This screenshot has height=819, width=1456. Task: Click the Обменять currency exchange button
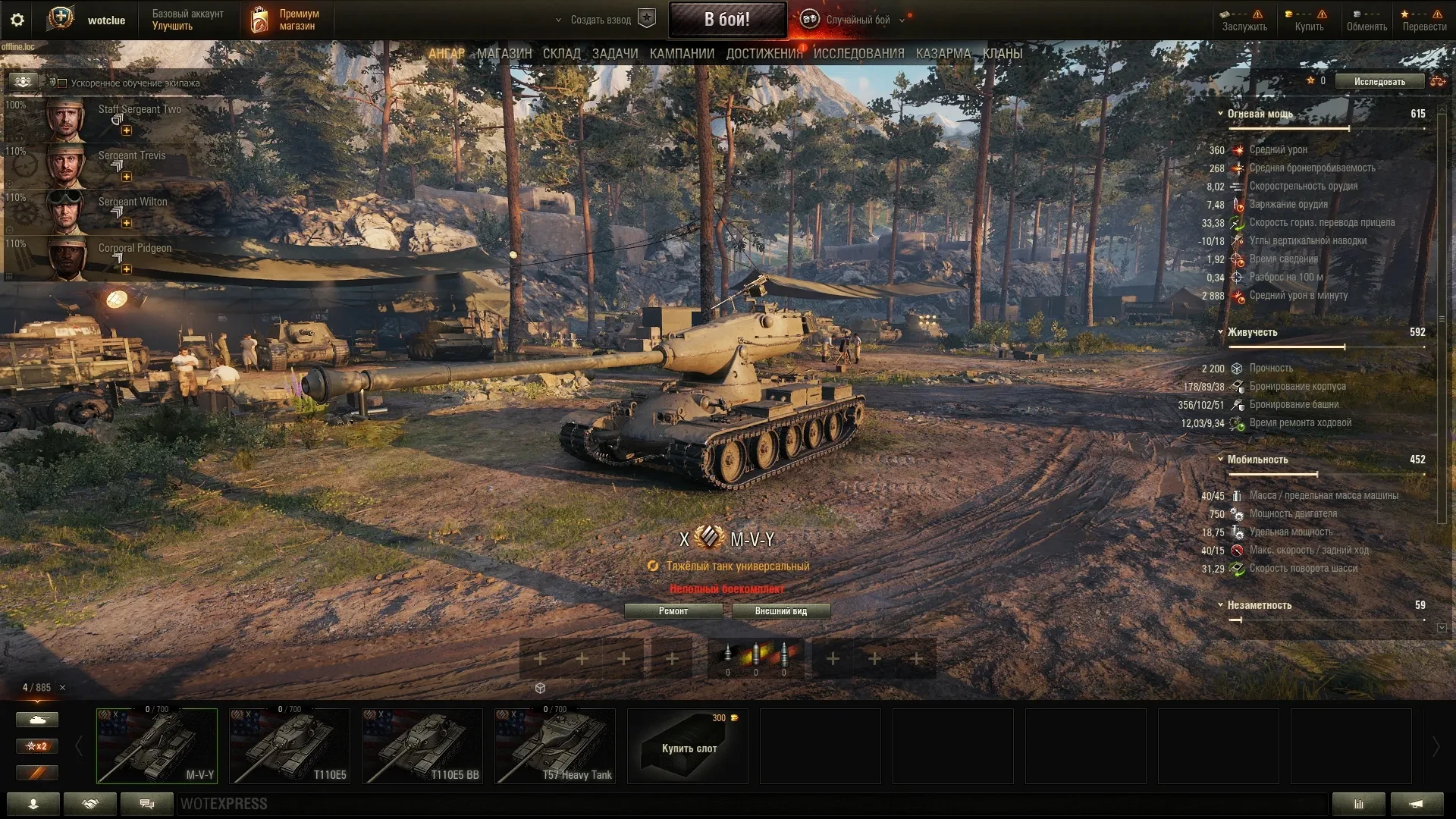(1367, 20)
